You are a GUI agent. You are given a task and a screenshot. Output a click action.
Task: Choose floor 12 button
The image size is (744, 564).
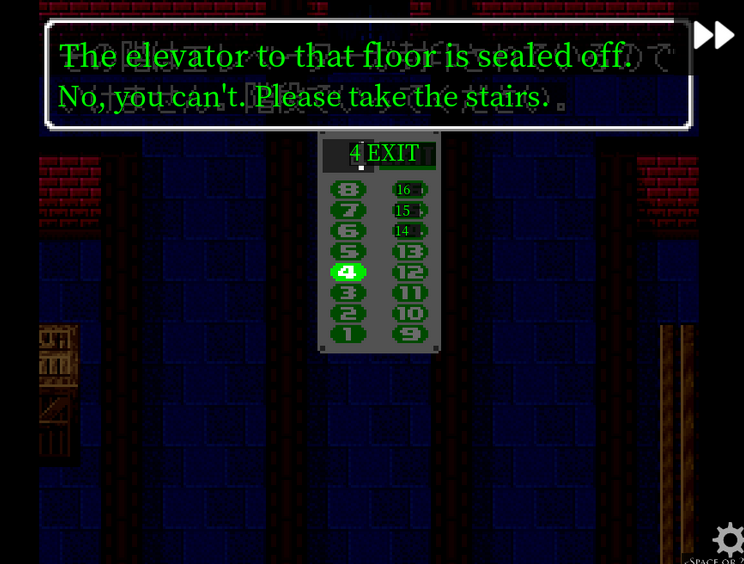click(x=409, y=272)
